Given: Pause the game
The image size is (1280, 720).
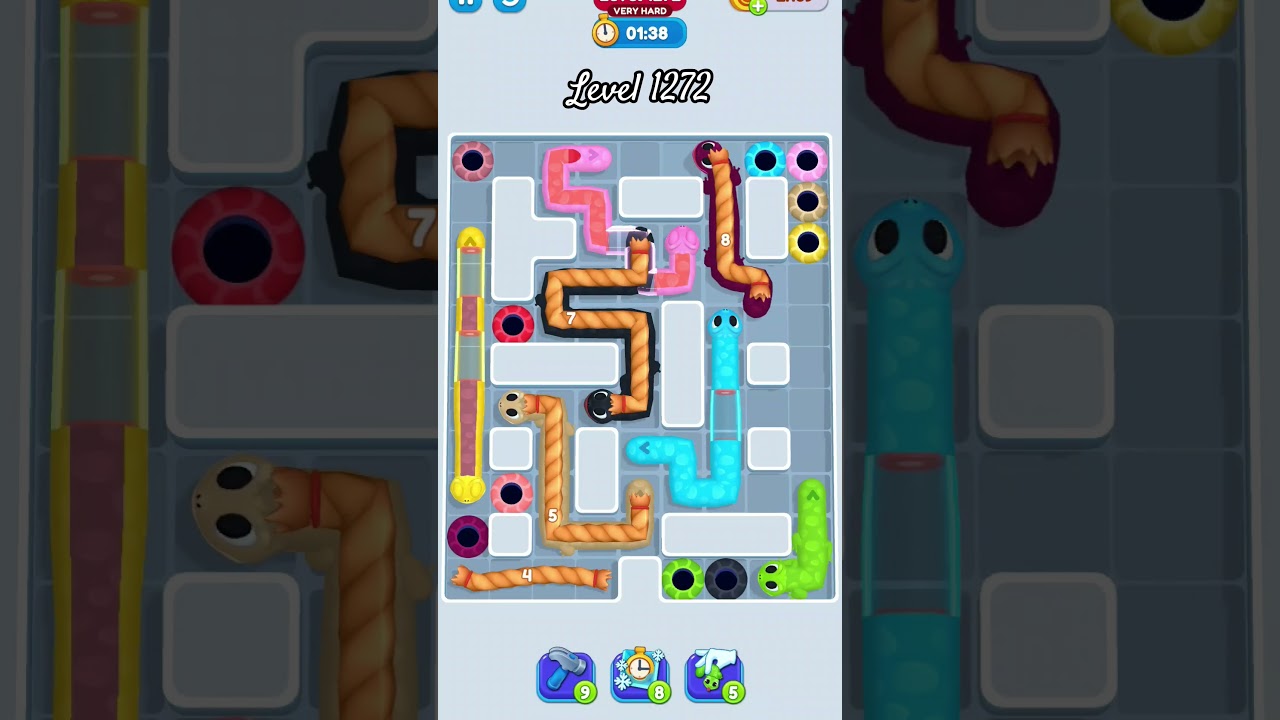Looking at the screenshot, I should click(x=466, y=4).
